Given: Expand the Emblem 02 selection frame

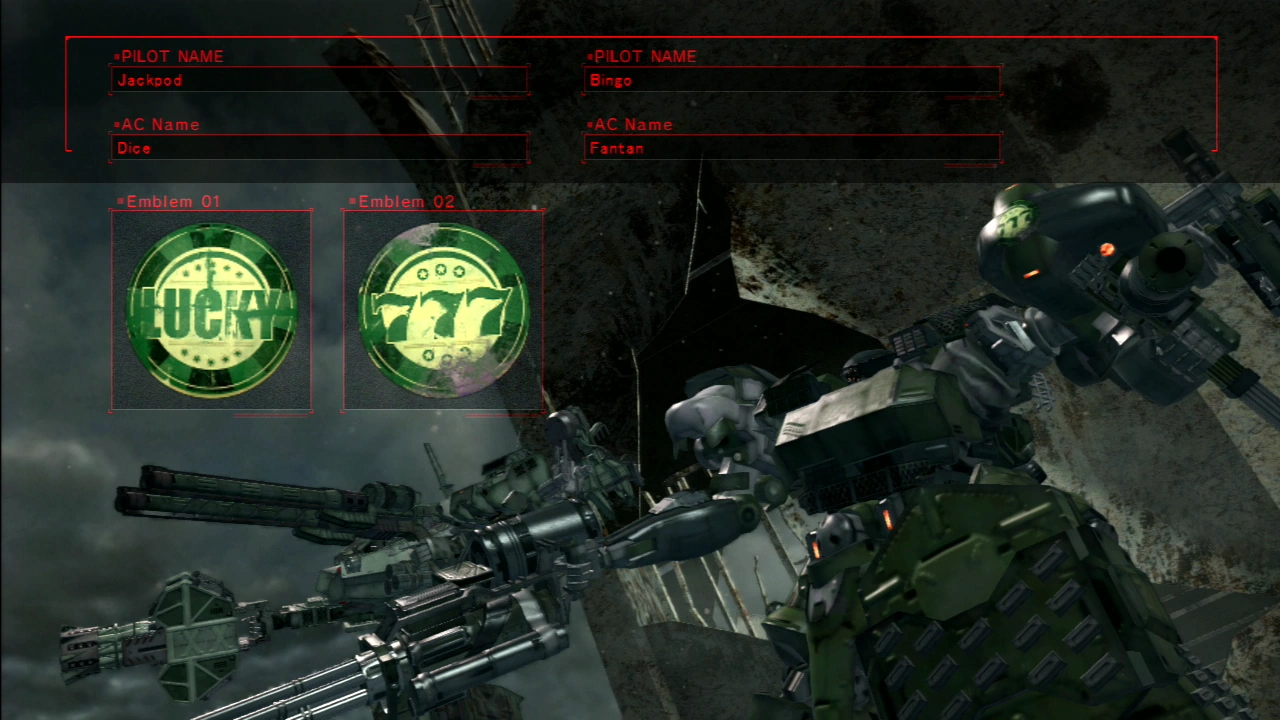Looking at the screenshot, I should coord(443,311).
